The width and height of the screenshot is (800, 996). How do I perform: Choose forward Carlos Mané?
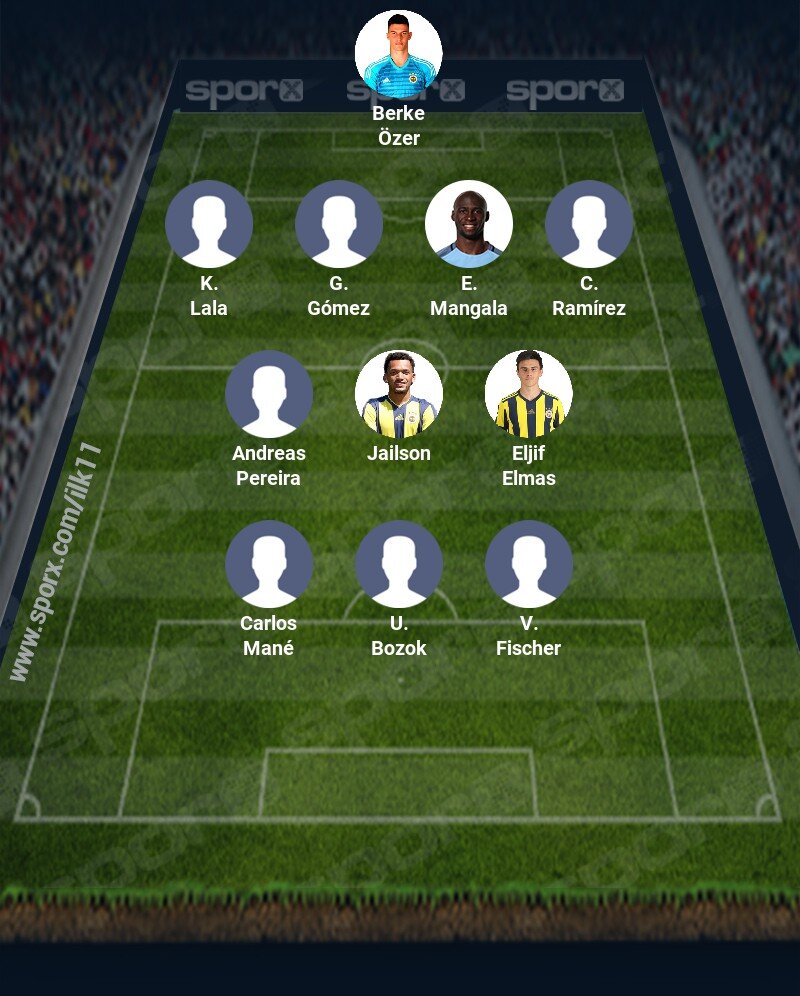click(269, 564)
